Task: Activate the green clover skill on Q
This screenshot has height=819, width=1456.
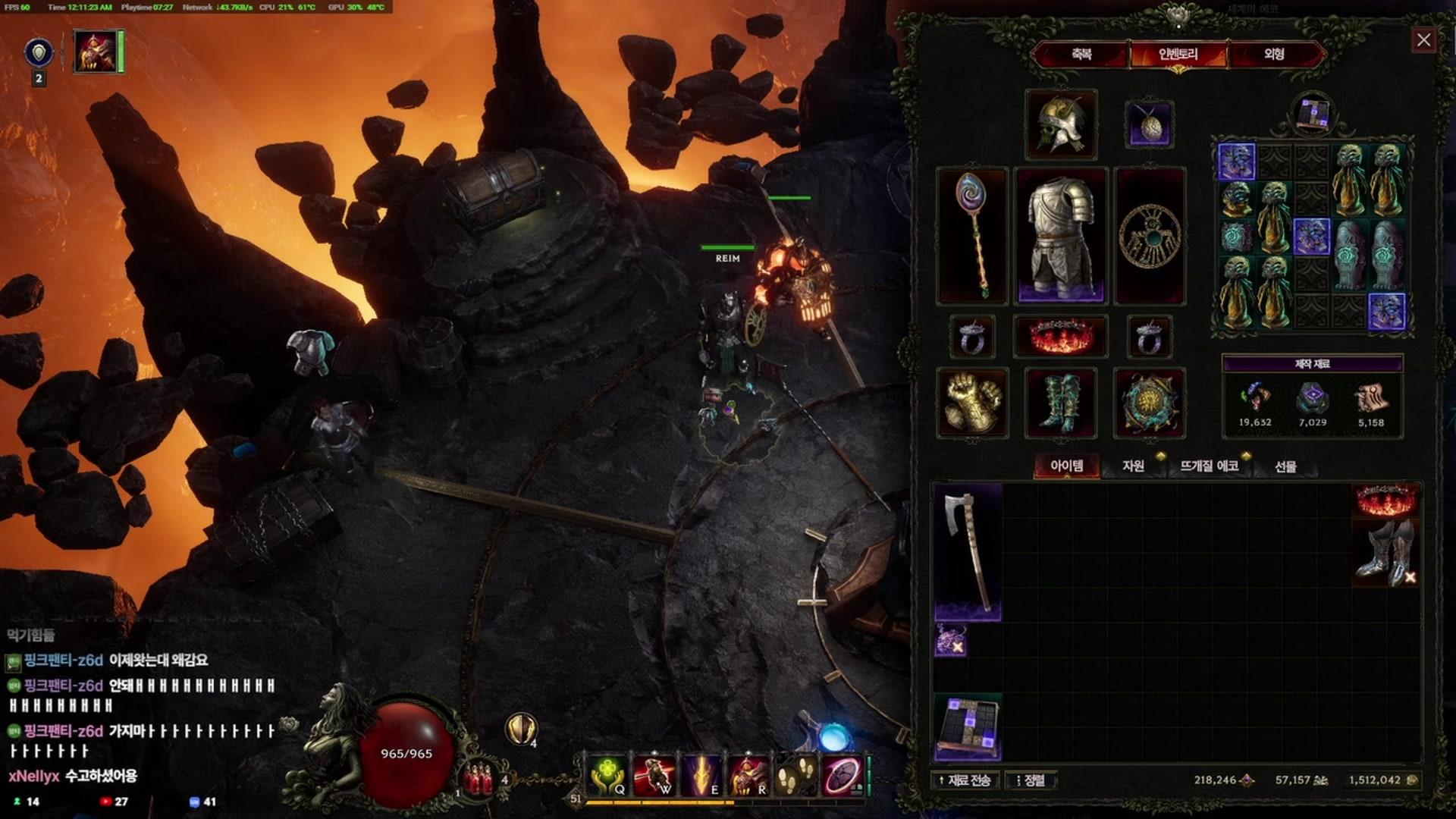Action: tap(607, 776)
